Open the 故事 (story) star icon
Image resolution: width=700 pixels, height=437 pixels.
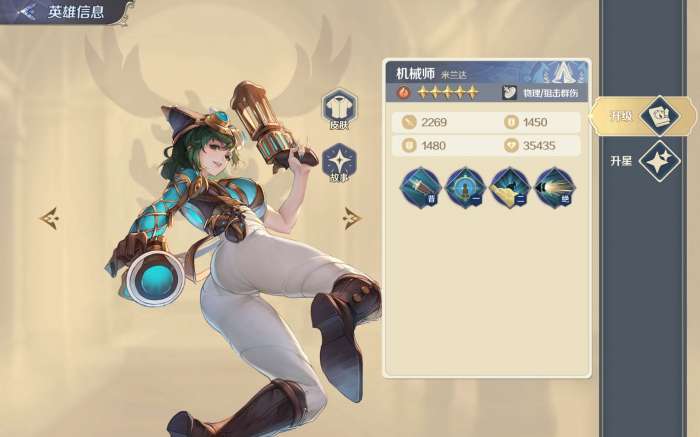click(339, 162)
